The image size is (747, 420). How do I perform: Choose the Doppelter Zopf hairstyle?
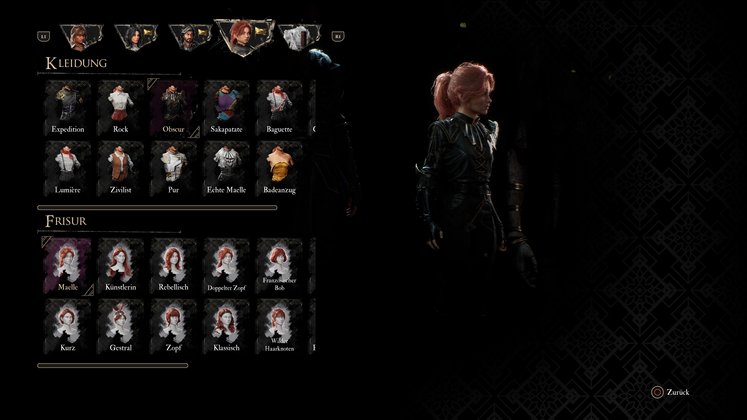click(224, 265)
